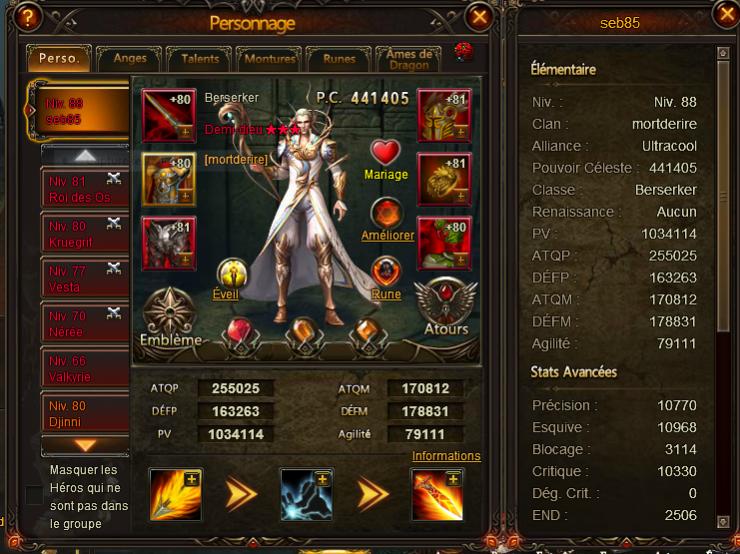Select hero Kruegrit from the list
This screenshot has width=740, height=554.
point(85,234)
